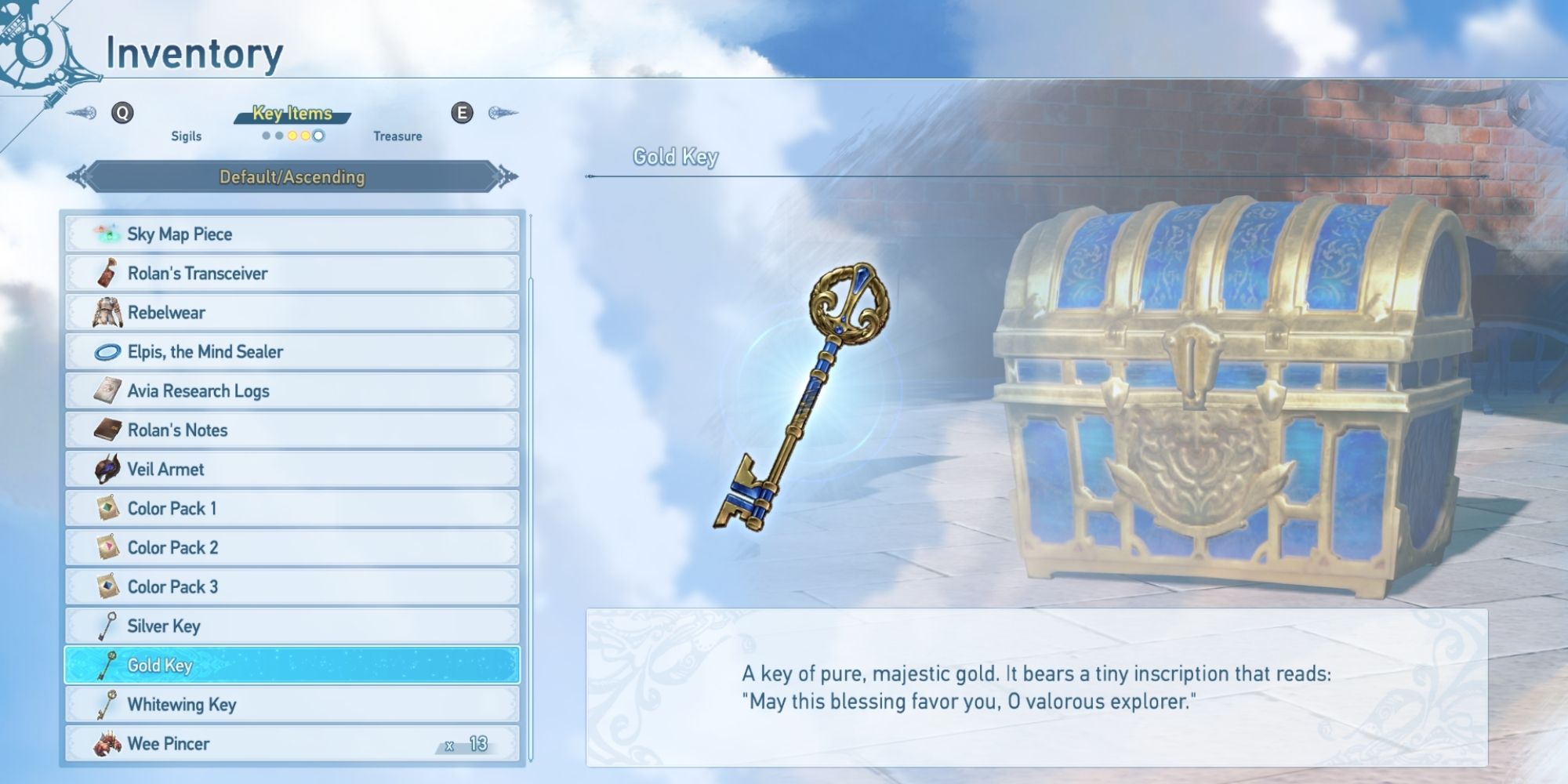
Task: Open the Default/Ascending sort options
Action: pyautogui.click(x=292, y=178)
